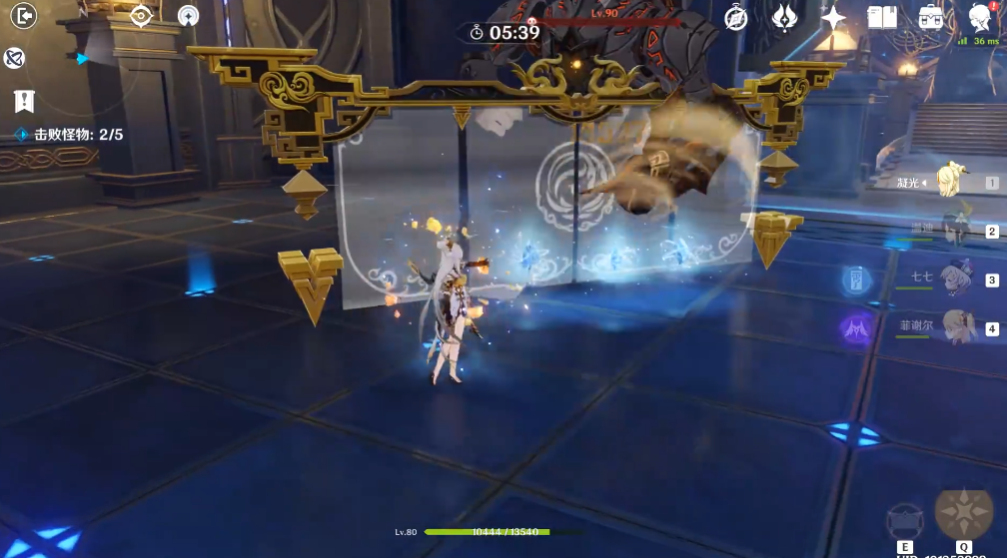Click the minimap circle
The height and width of the screenshot is (558, 1007).
point(80,60)
